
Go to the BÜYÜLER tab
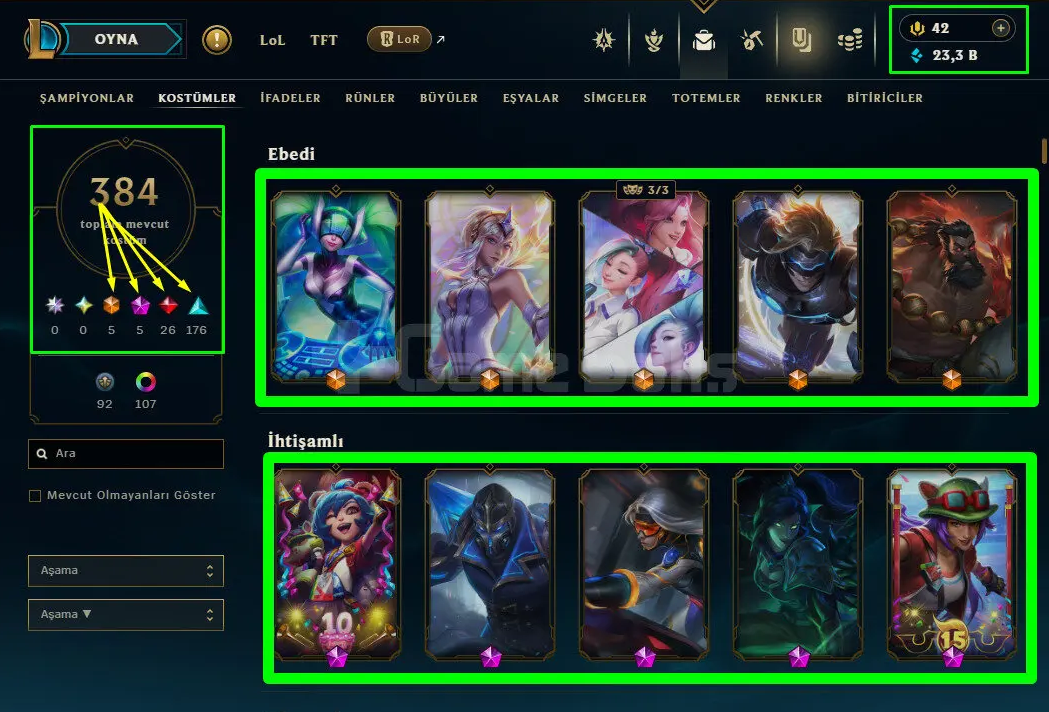[x=449, y=98]
